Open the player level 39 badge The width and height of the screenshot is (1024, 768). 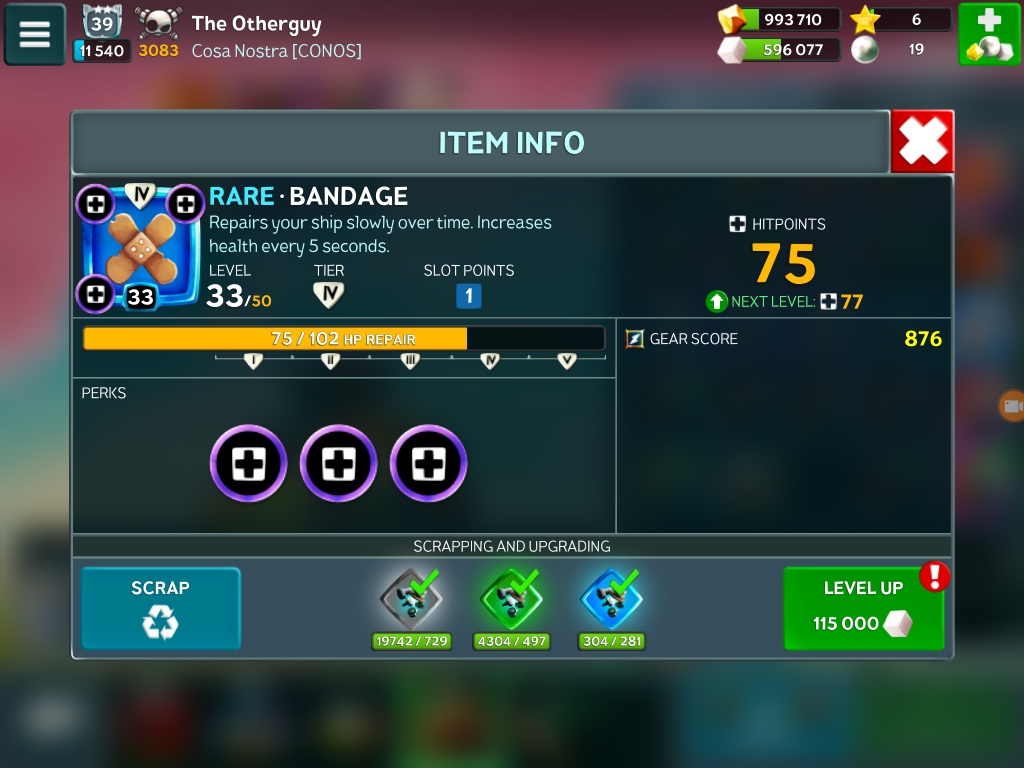(x=101, y=23)
